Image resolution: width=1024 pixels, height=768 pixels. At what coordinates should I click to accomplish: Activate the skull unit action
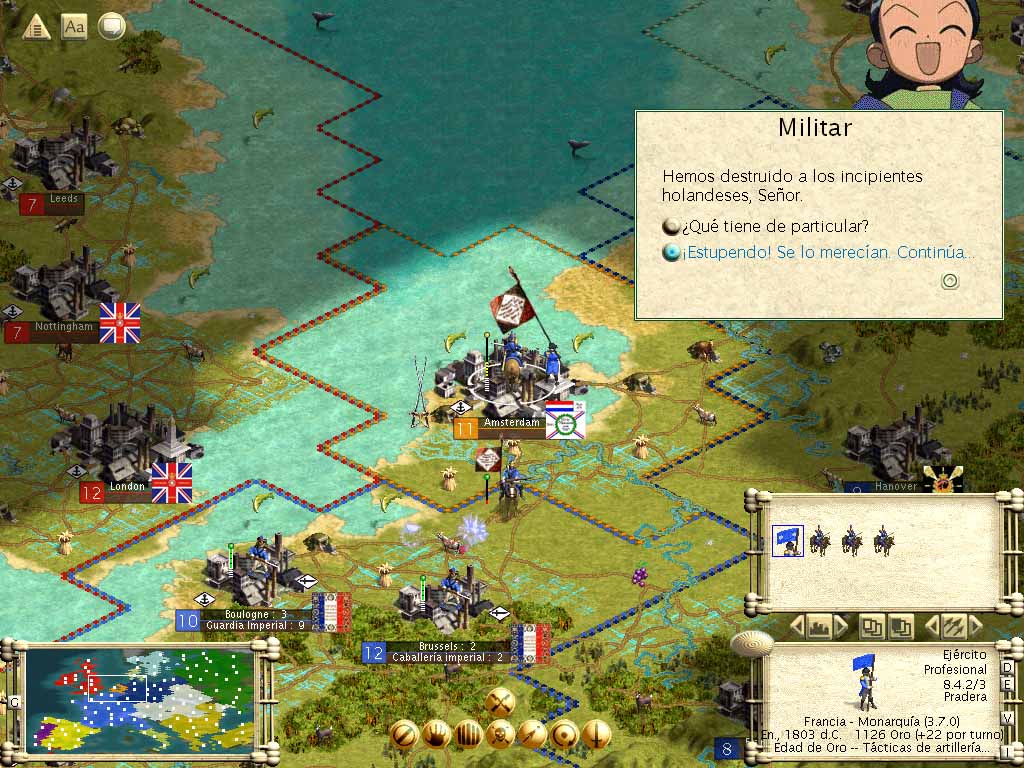[500, 735]
